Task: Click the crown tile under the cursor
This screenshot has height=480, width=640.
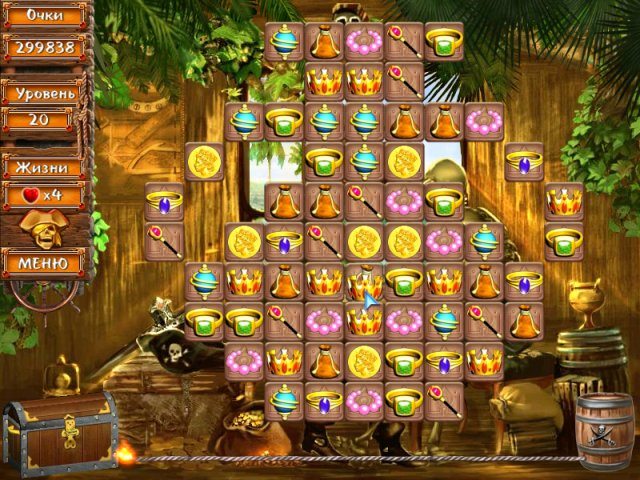Action: pyautogui.click(x=364, y=281)
